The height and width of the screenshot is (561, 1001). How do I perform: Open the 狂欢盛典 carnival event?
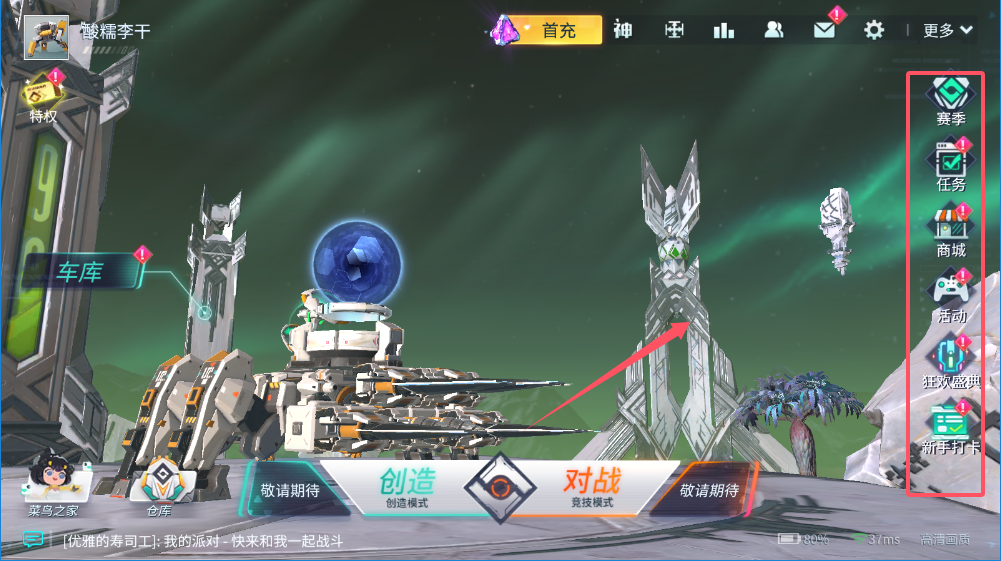[x=950, y=362]
